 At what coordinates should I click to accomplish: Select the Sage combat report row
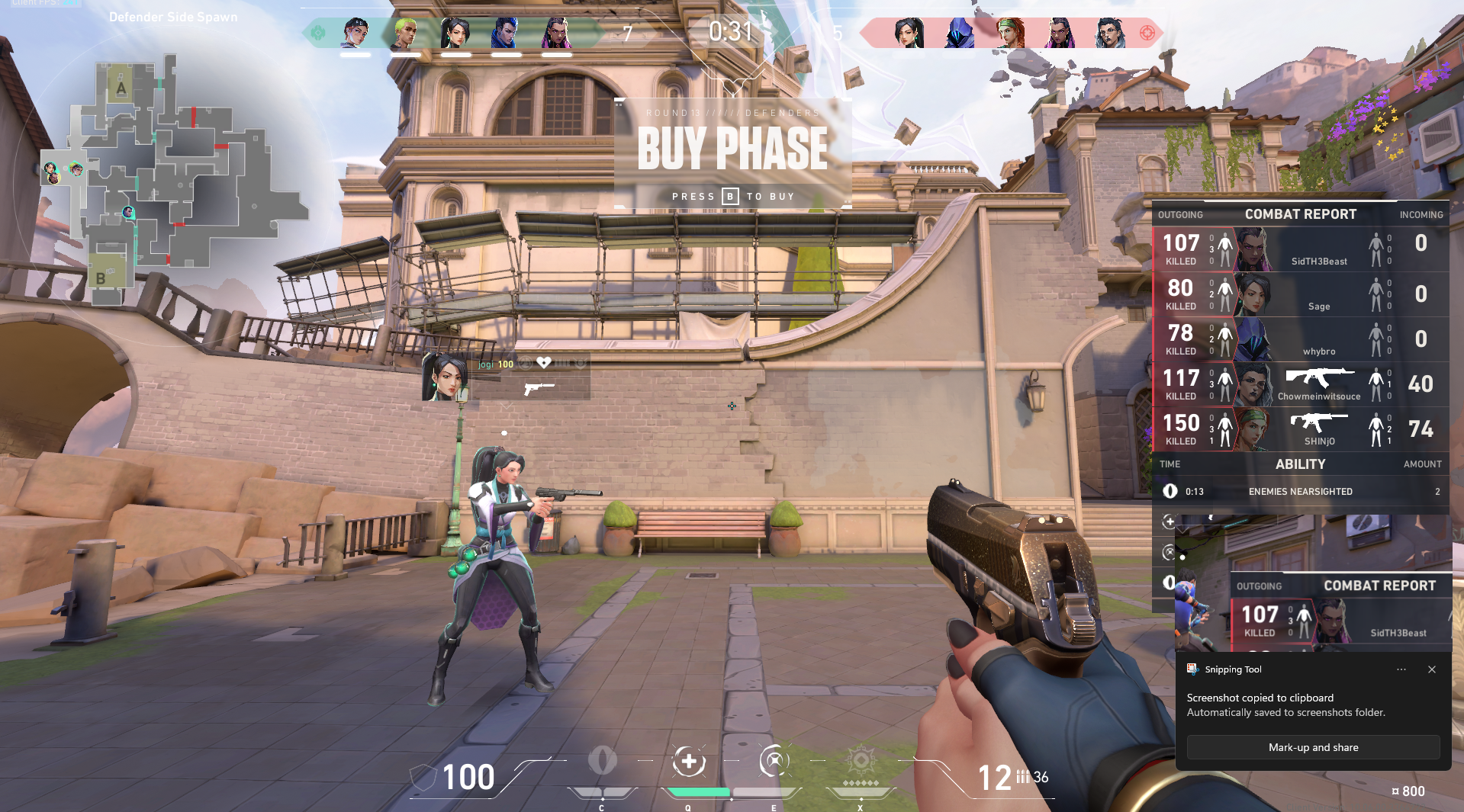(1300, 294)
